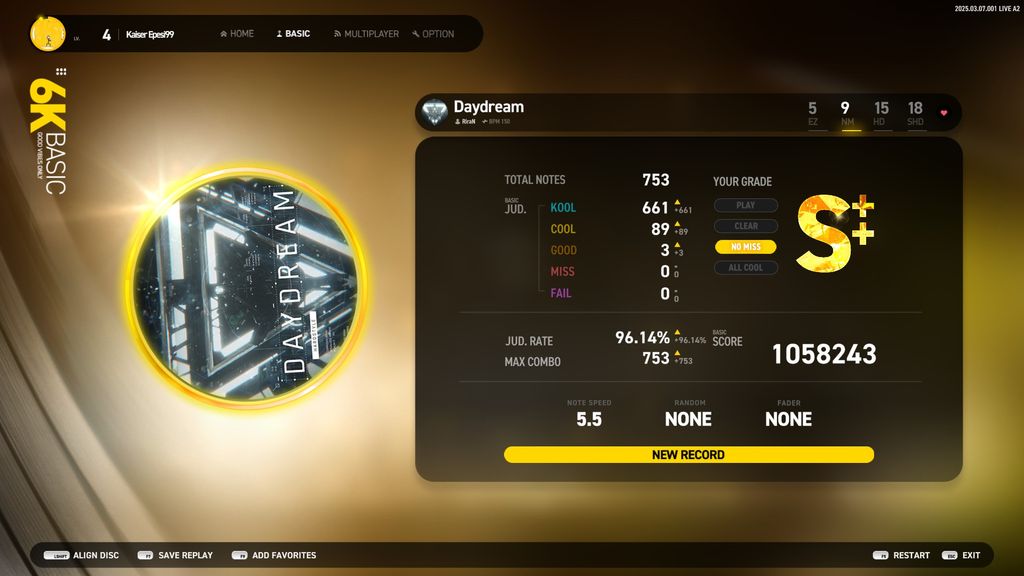
Task: Toggle the heart favorite icon
Action: 943,113
